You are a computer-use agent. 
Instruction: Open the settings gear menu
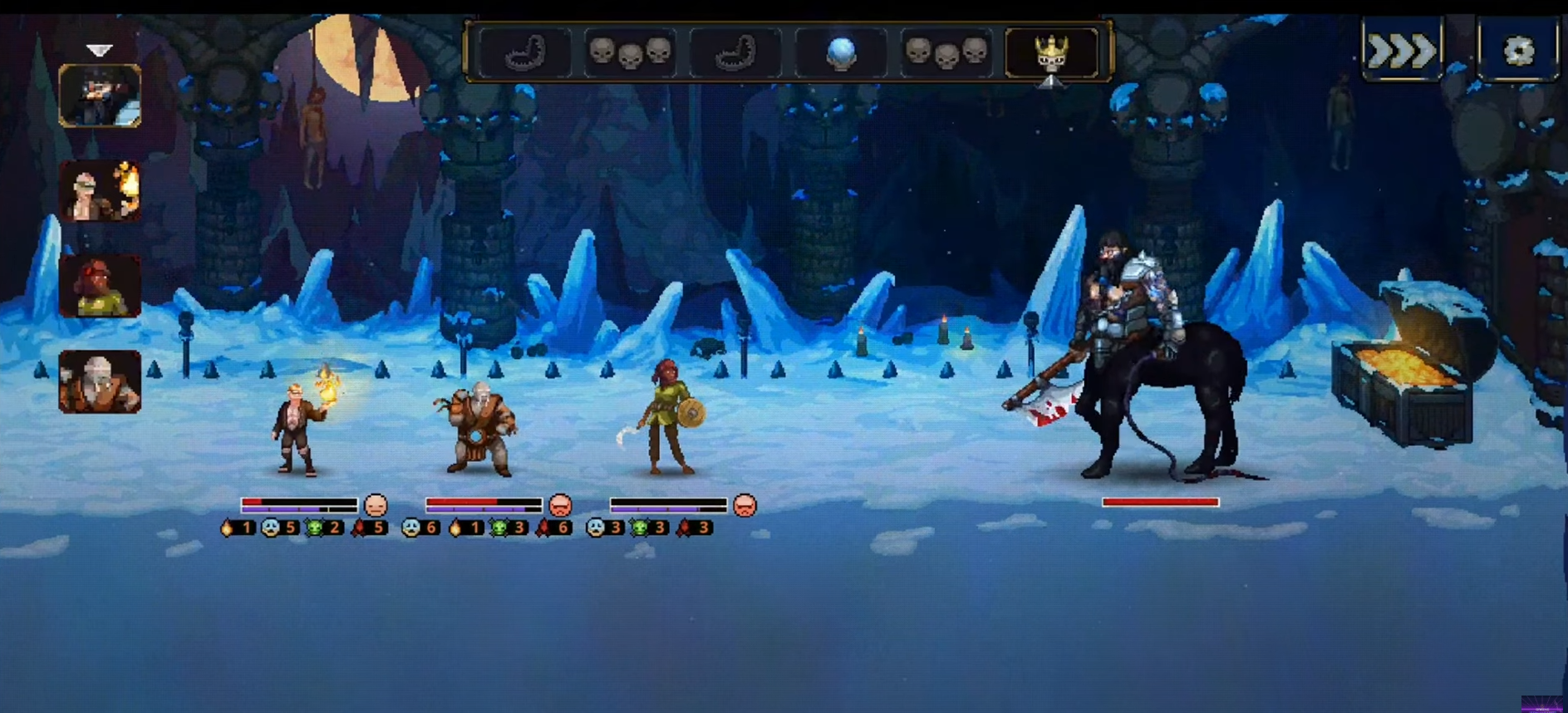[x=1517, y=51]
